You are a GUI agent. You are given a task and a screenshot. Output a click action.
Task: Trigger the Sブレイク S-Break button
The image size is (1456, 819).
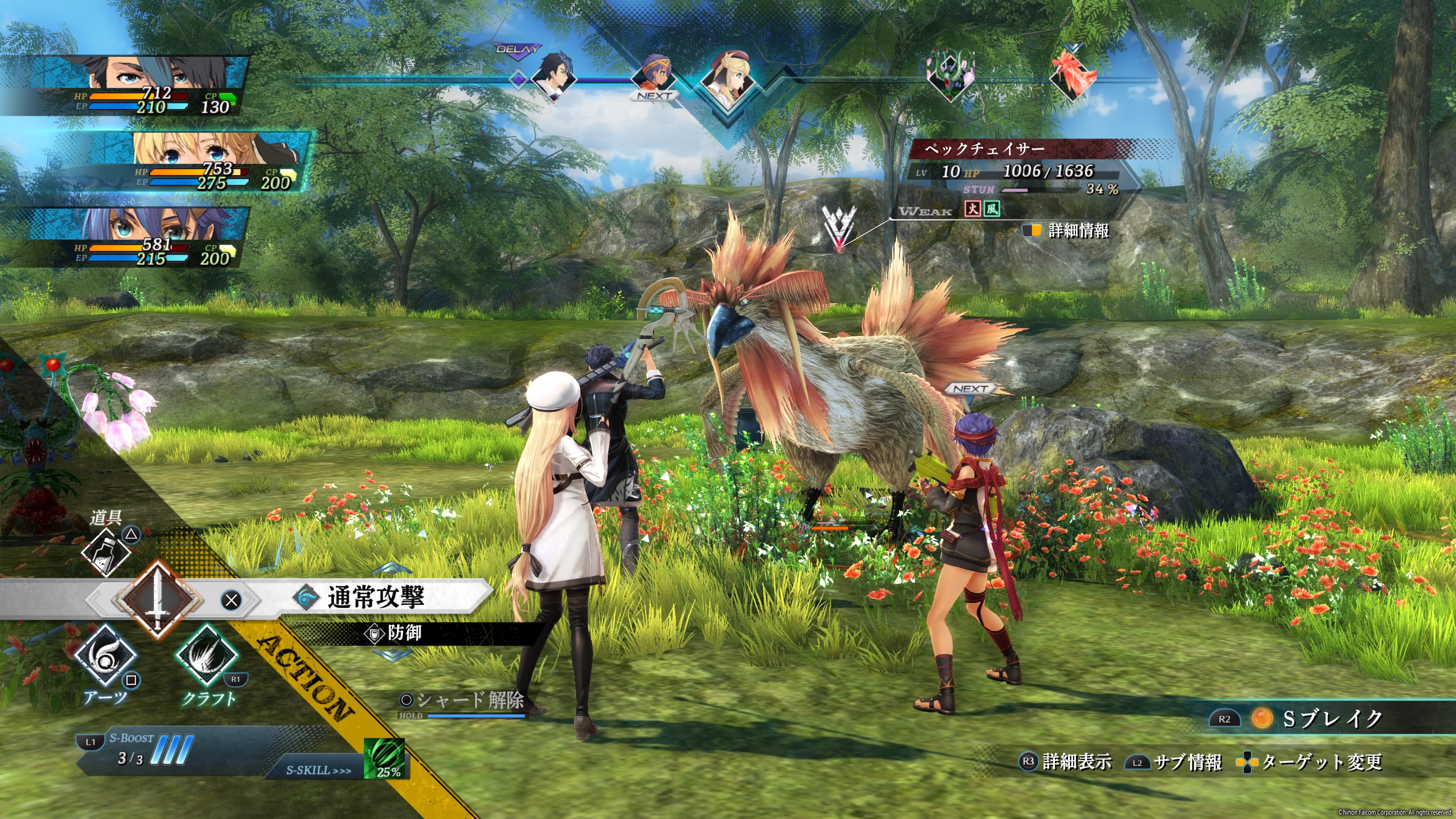1331,719
